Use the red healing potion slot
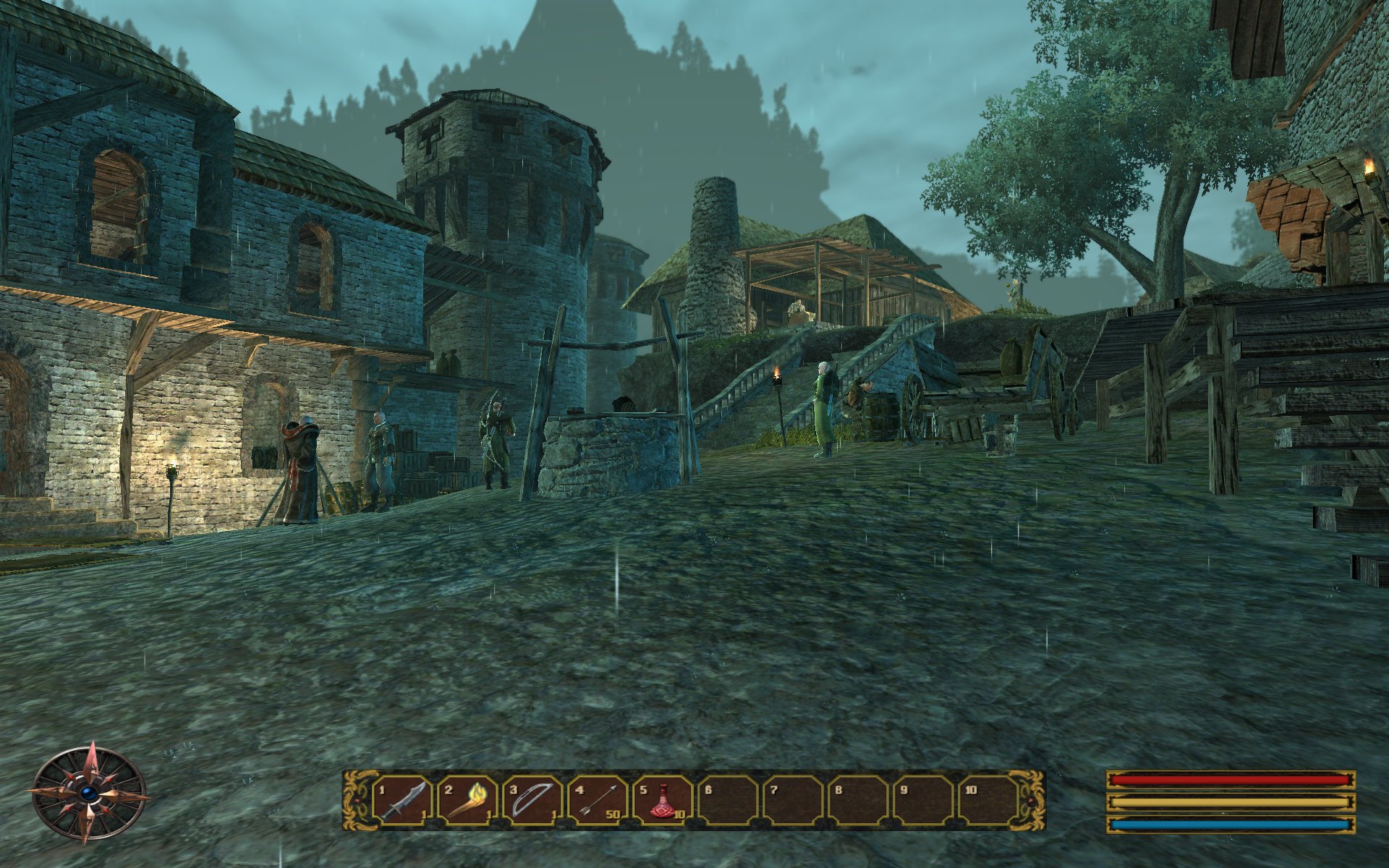 [663, 801]
